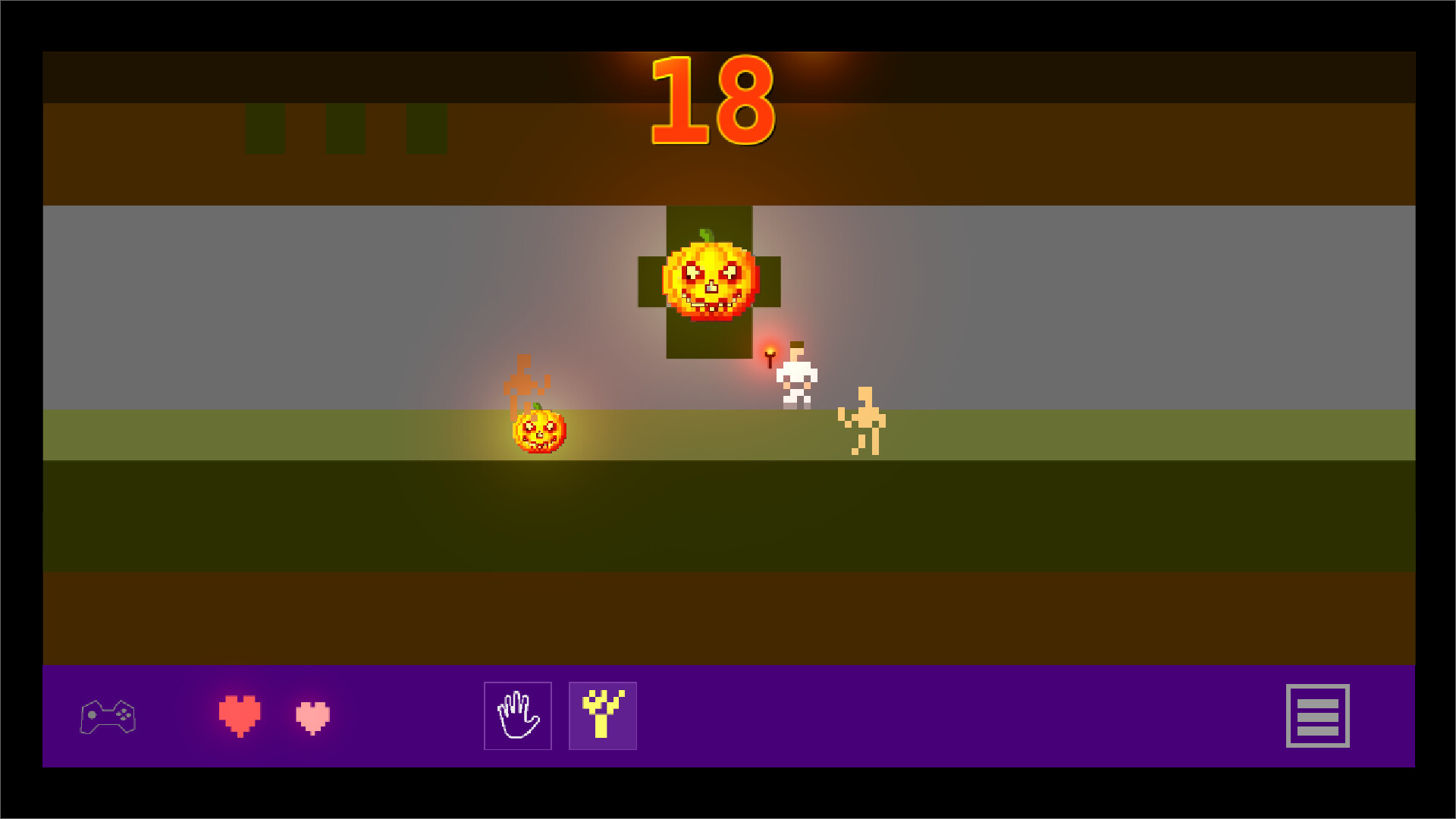Open the pause menu via hamburger button
This screenshot has height=819, width=1456.
pos(1318,716)
